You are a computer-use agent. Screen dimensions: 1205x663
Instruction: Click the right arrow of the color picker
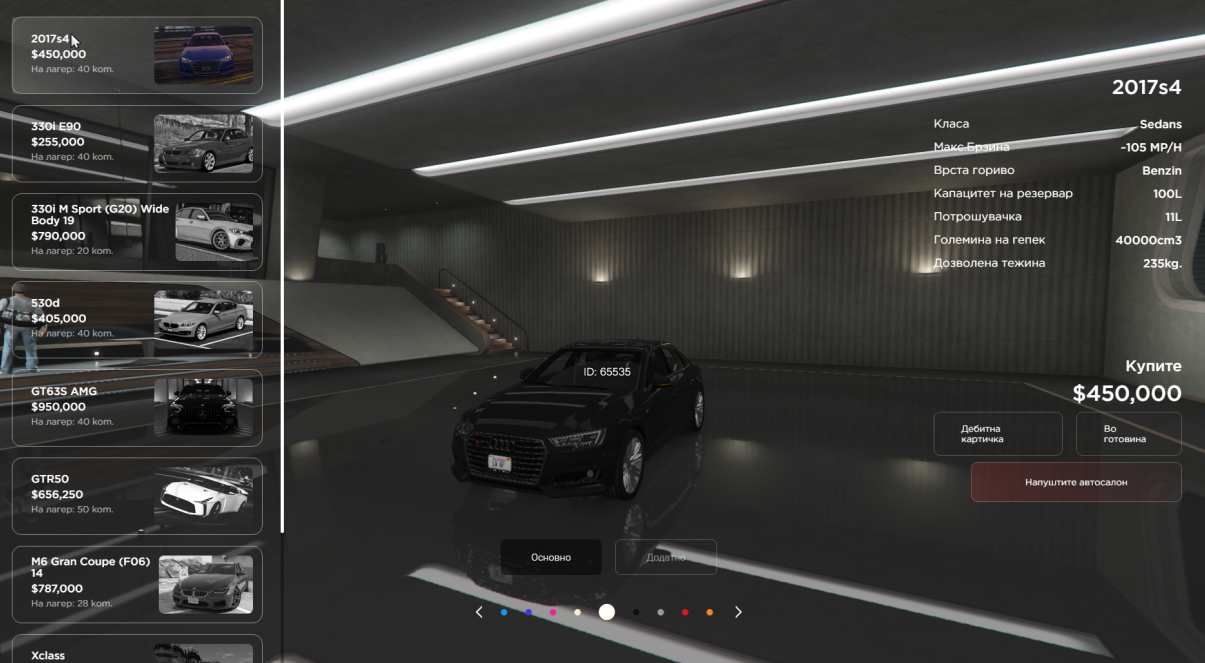(x=738, y=612)
